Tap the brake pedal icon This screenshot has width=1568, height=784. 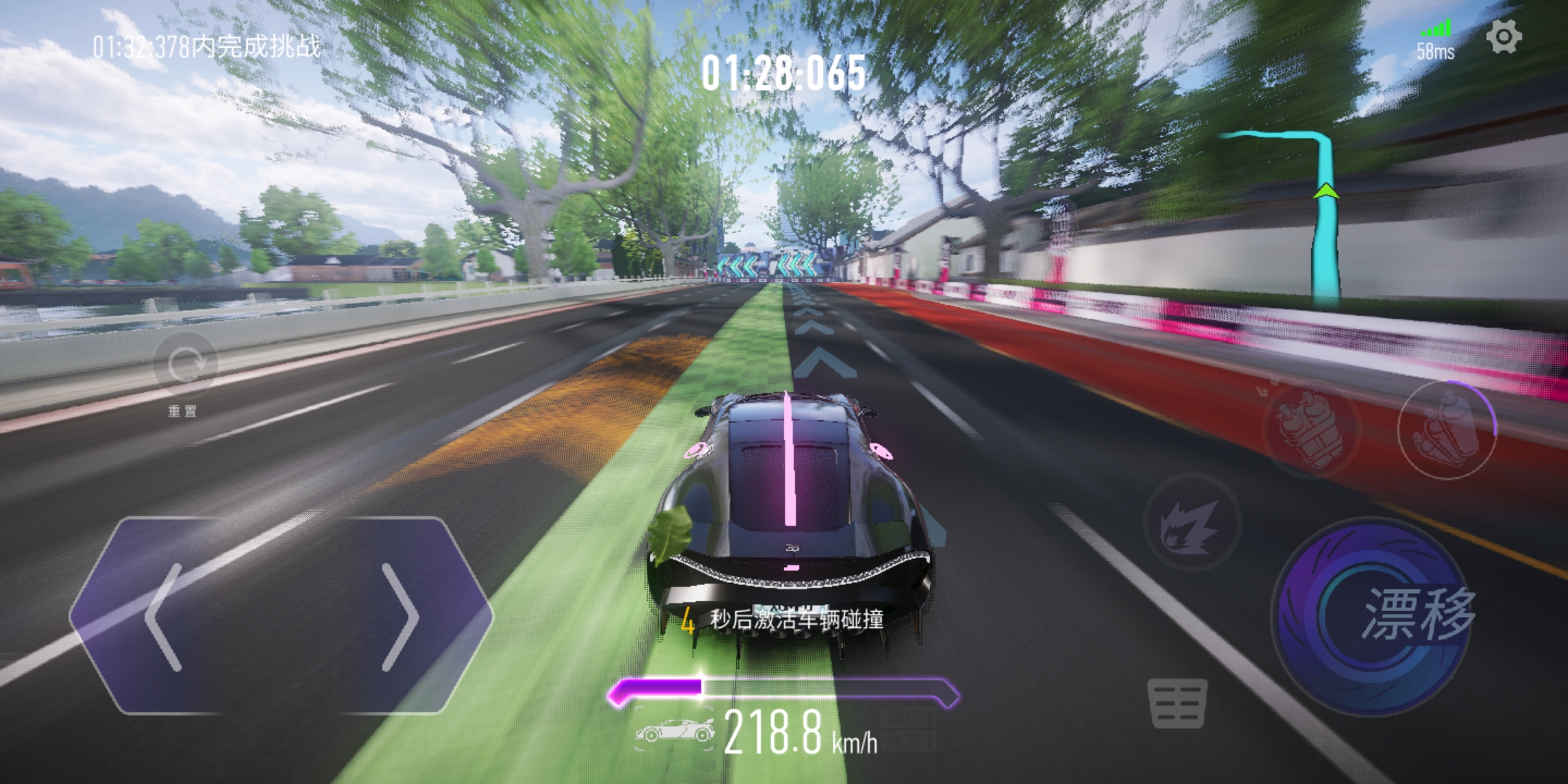click(1177, 703)
